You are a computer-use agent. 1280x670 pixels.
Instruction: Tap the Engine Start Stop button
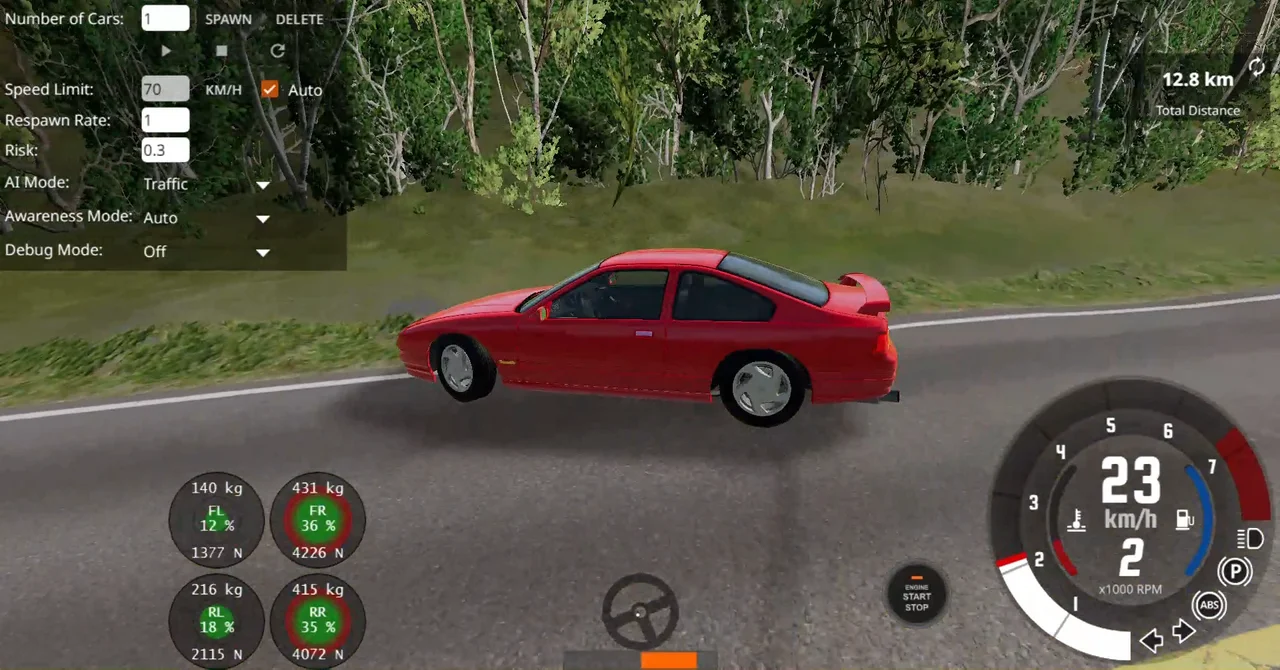point(916,596)
